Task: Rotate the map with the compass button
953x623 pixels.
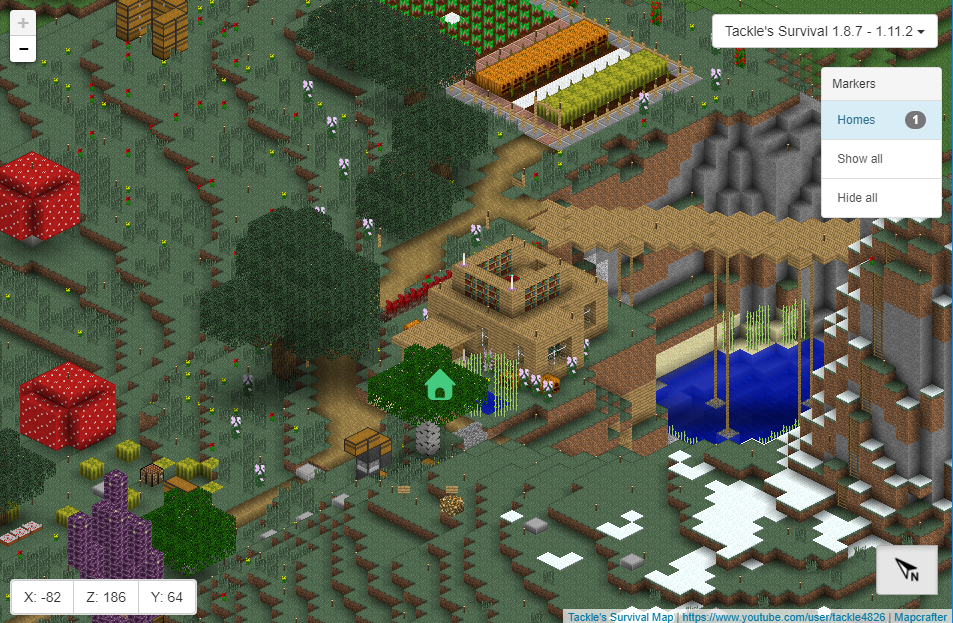Action: click(x=907, y=570)
